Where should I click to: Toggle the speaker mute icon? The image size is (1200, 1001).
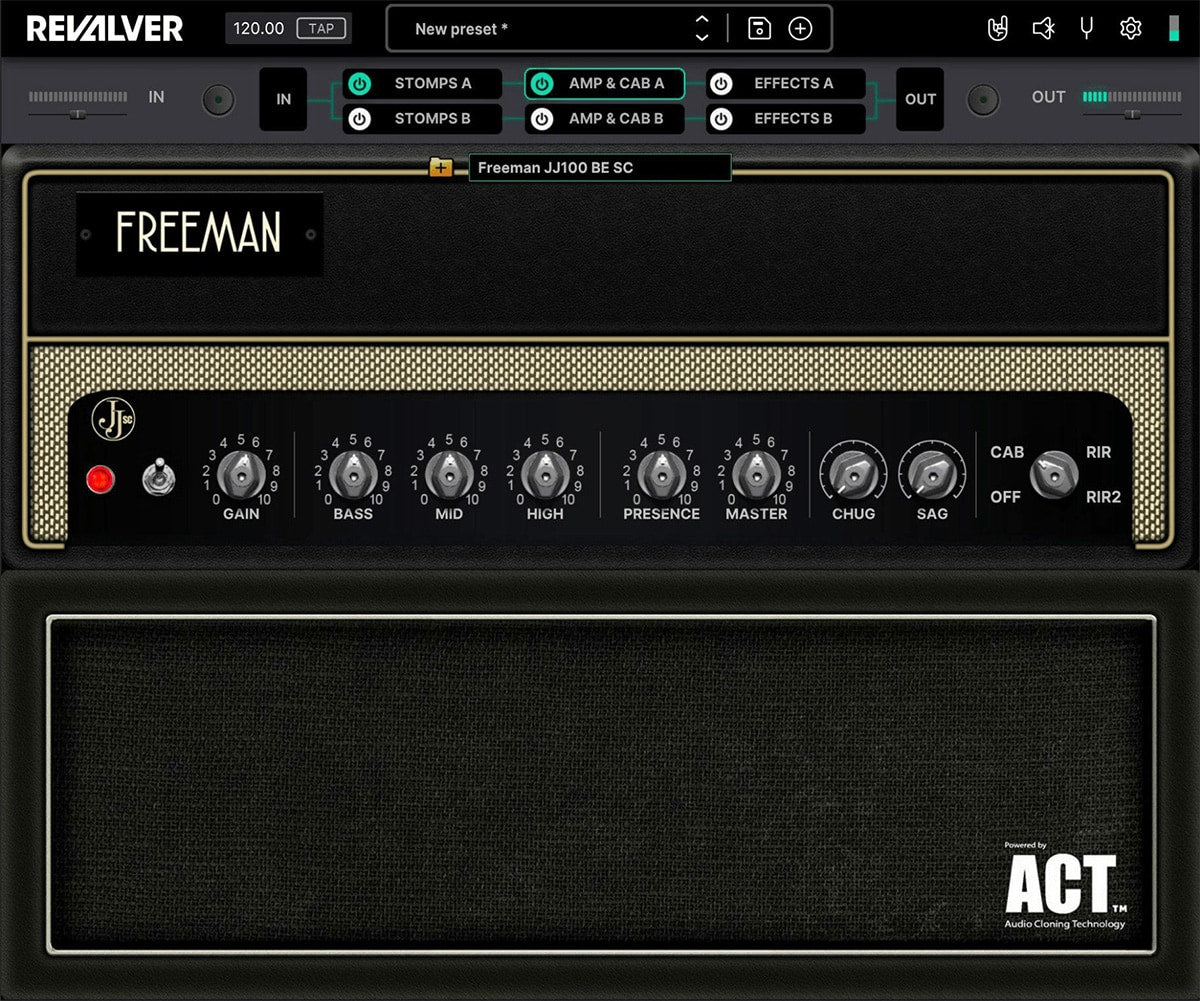tap(1043, 29)
